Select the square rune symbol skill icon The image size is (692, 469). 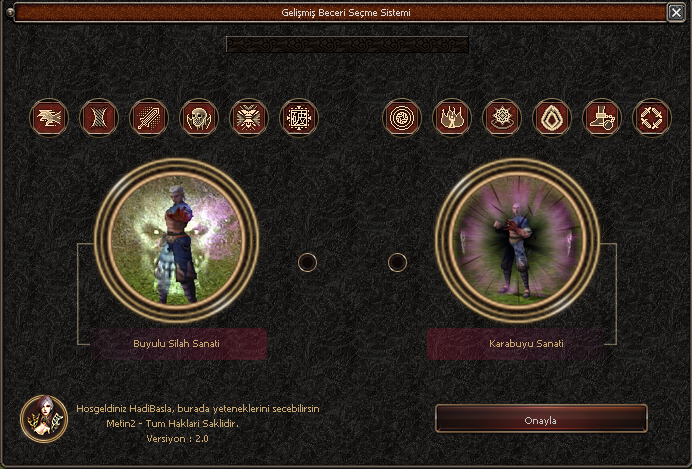(x=298, y=117)
